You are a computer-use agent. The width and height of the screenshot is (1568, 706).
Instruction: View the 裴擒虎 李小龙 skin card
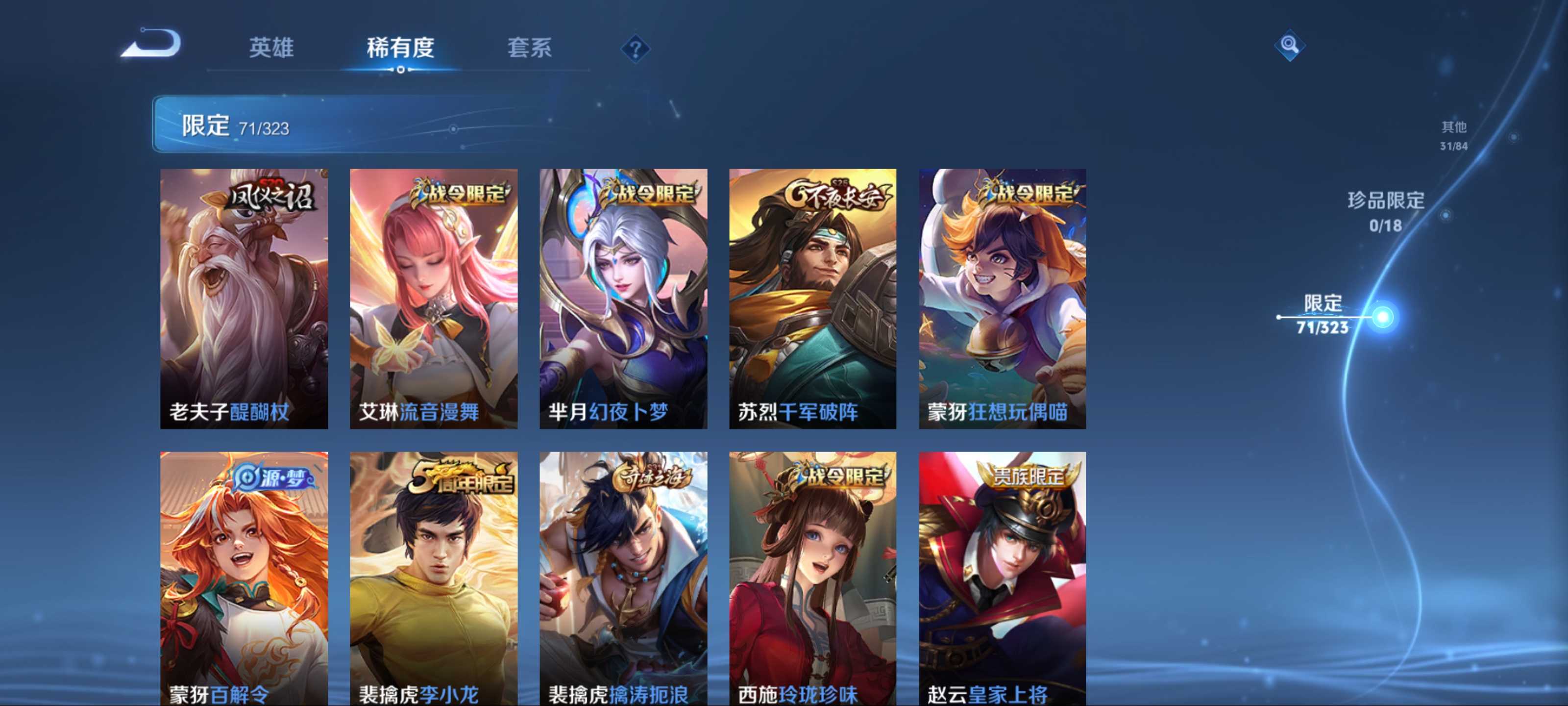[433, 579]
